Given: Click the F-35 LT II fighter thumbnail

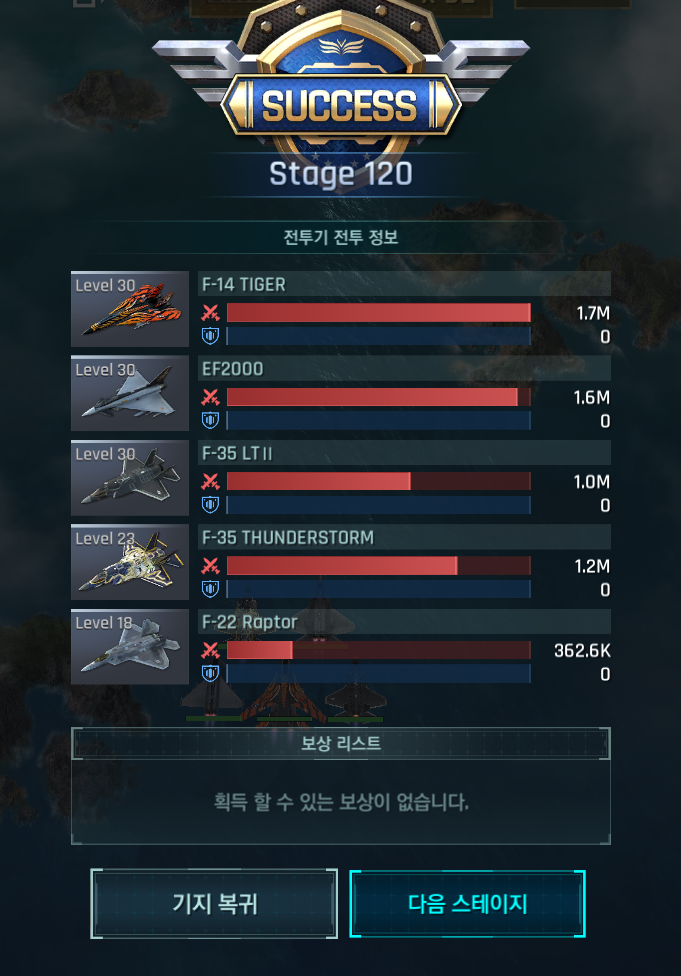Looking at the screenshot, I should (x=130, y=477).
